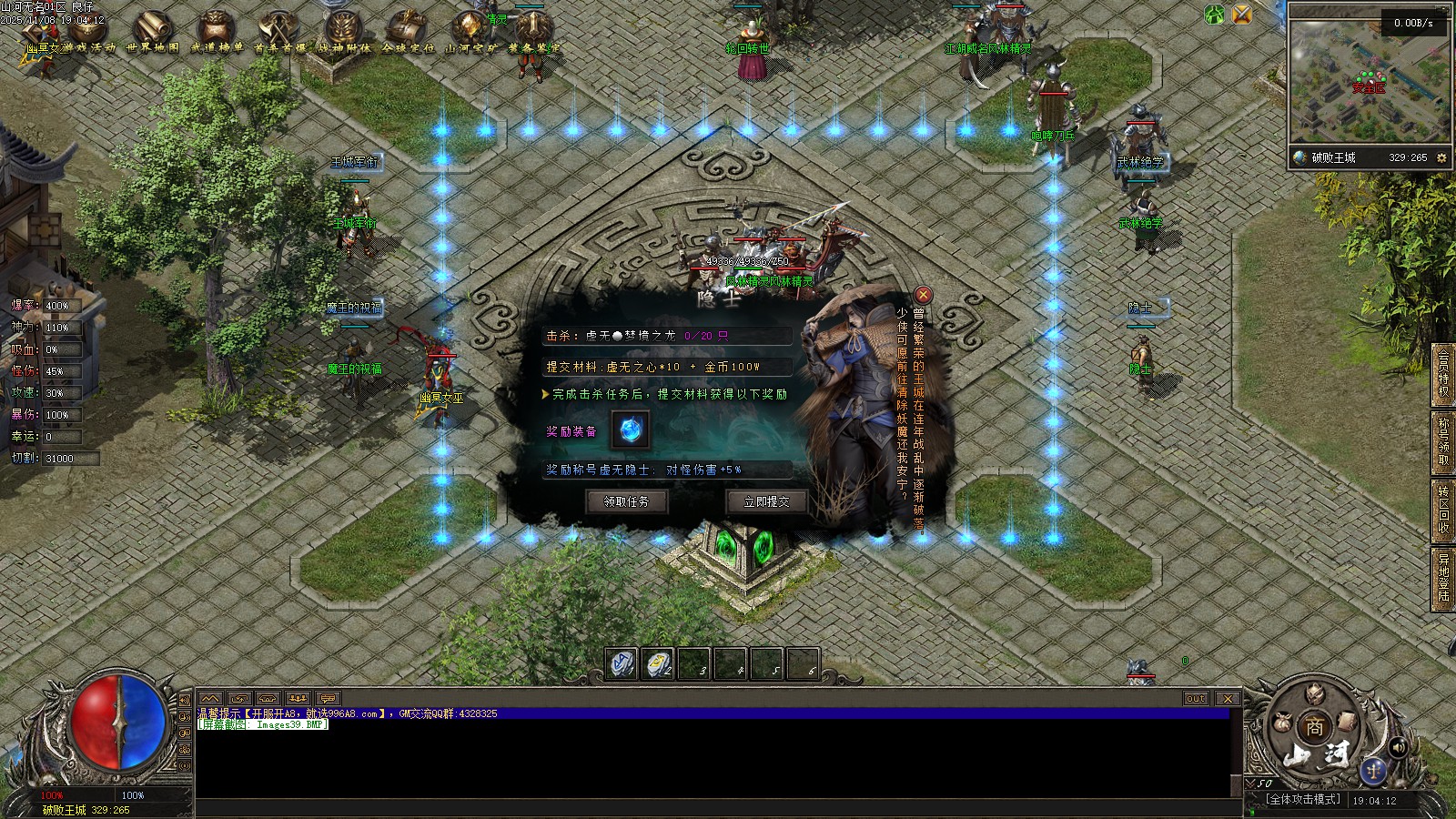Select 全球定位 positioning icon

[407, 31]
